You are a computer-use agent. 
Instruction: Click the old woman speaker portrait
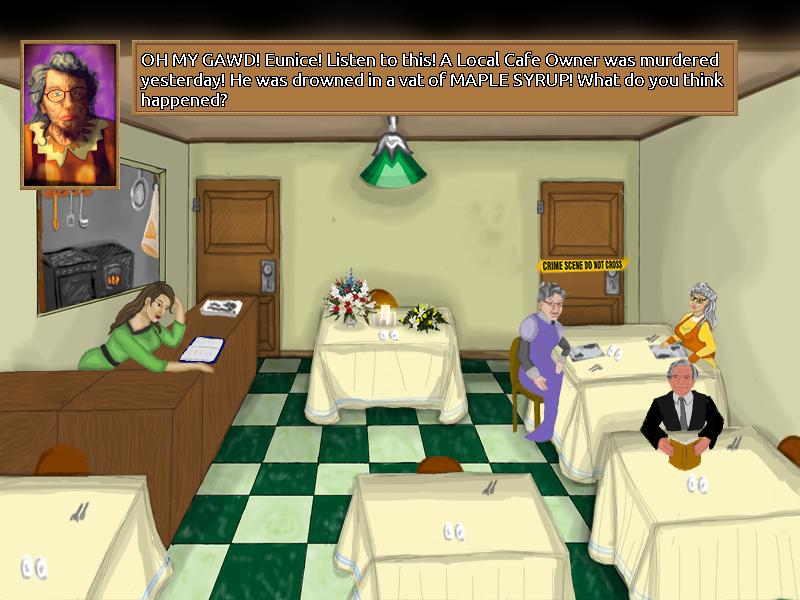tap(70, 114)
